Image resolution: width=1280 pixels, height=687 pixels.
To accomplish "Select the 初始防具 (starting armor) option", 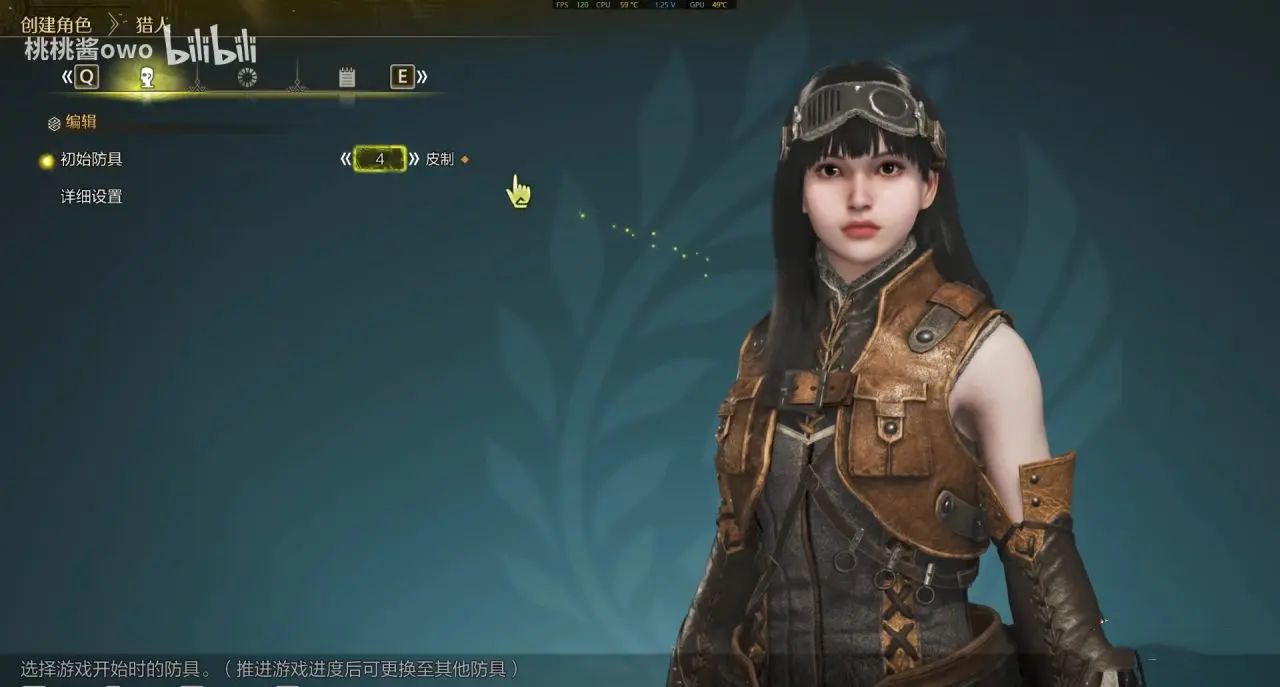I will pos(91,159).
